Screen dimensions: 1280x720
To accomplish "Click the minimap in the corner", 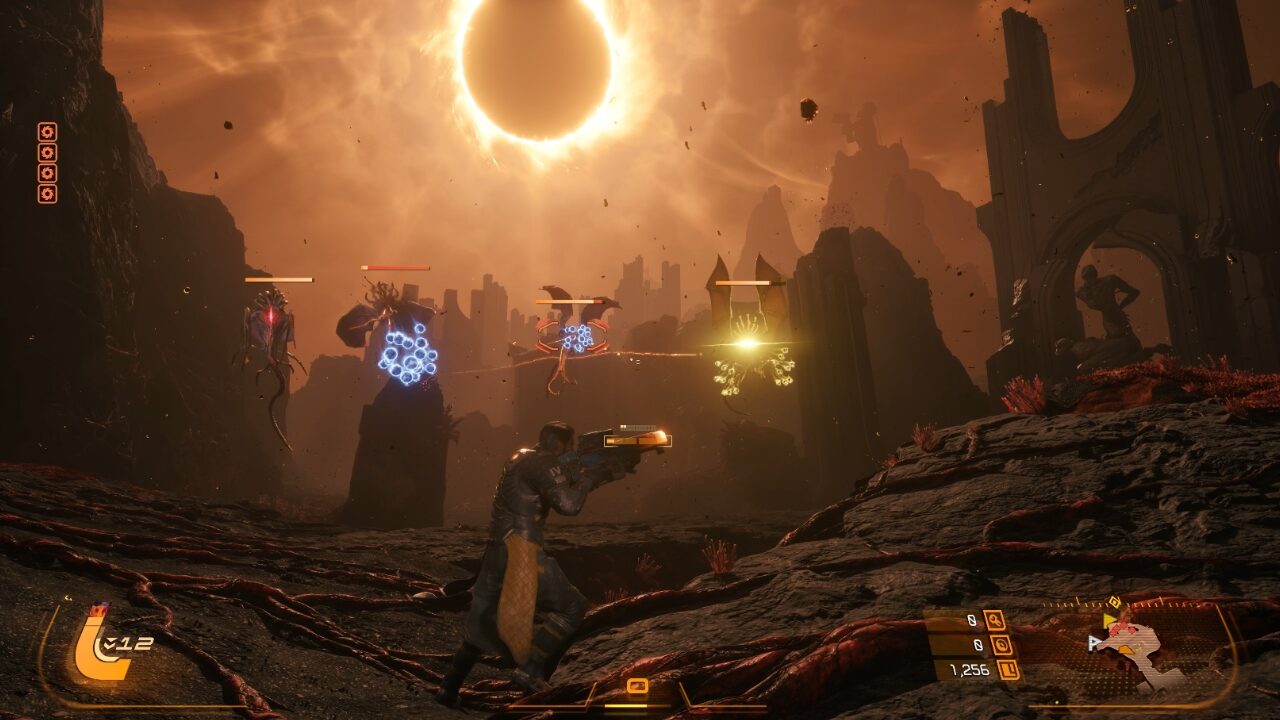I will click(1138, 648).
